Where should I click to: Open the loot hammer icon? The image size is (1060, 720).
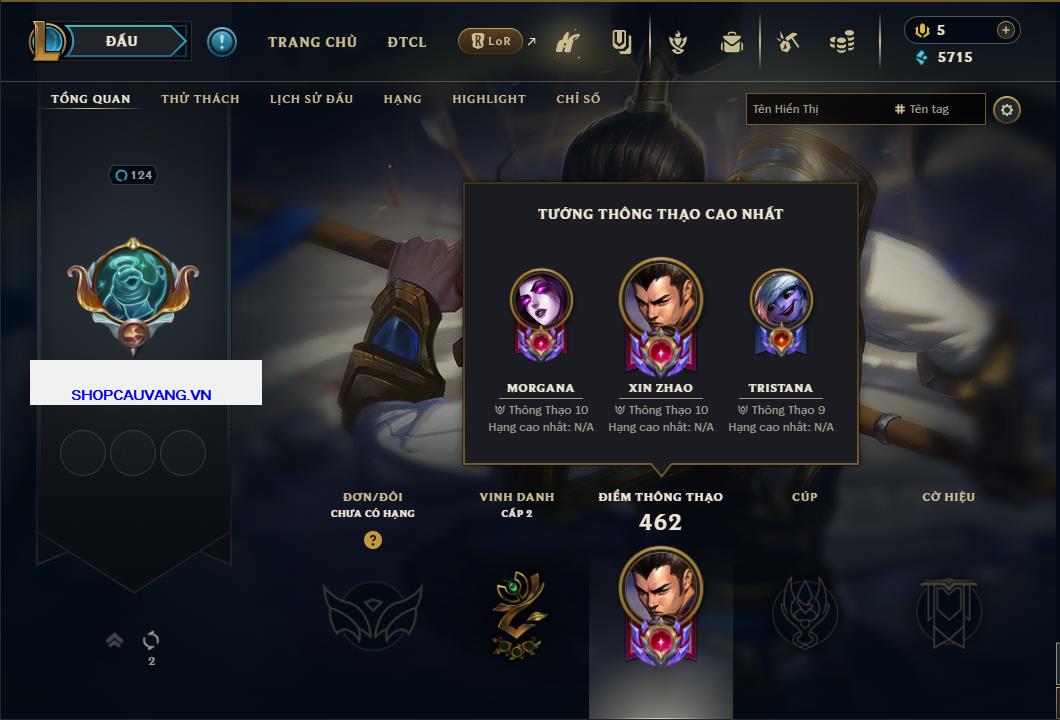pos(788,42)
